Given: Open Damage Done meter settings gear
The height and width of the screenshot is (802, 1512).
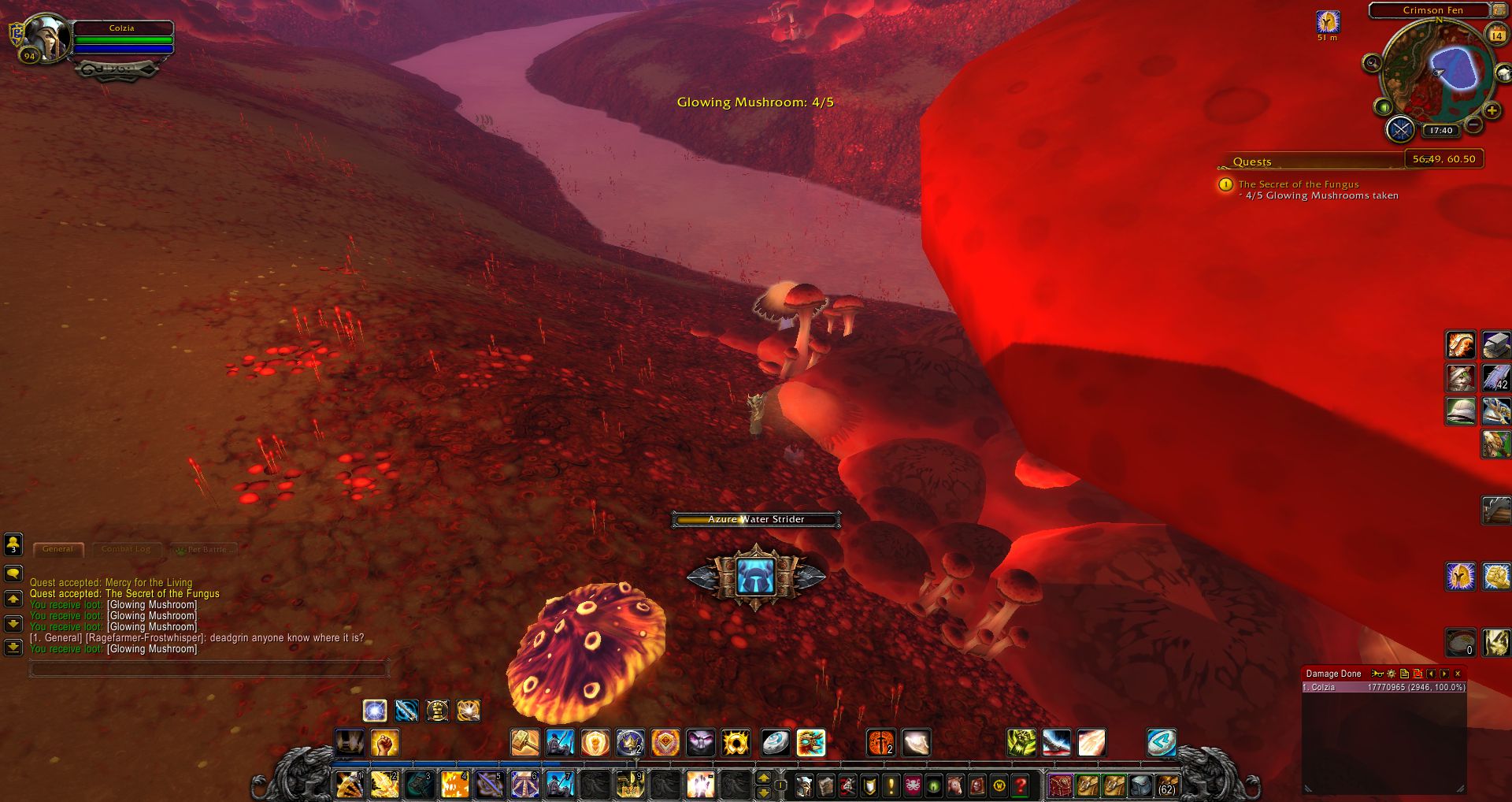Looking at the screenshot, I should tap(1392, 674).
